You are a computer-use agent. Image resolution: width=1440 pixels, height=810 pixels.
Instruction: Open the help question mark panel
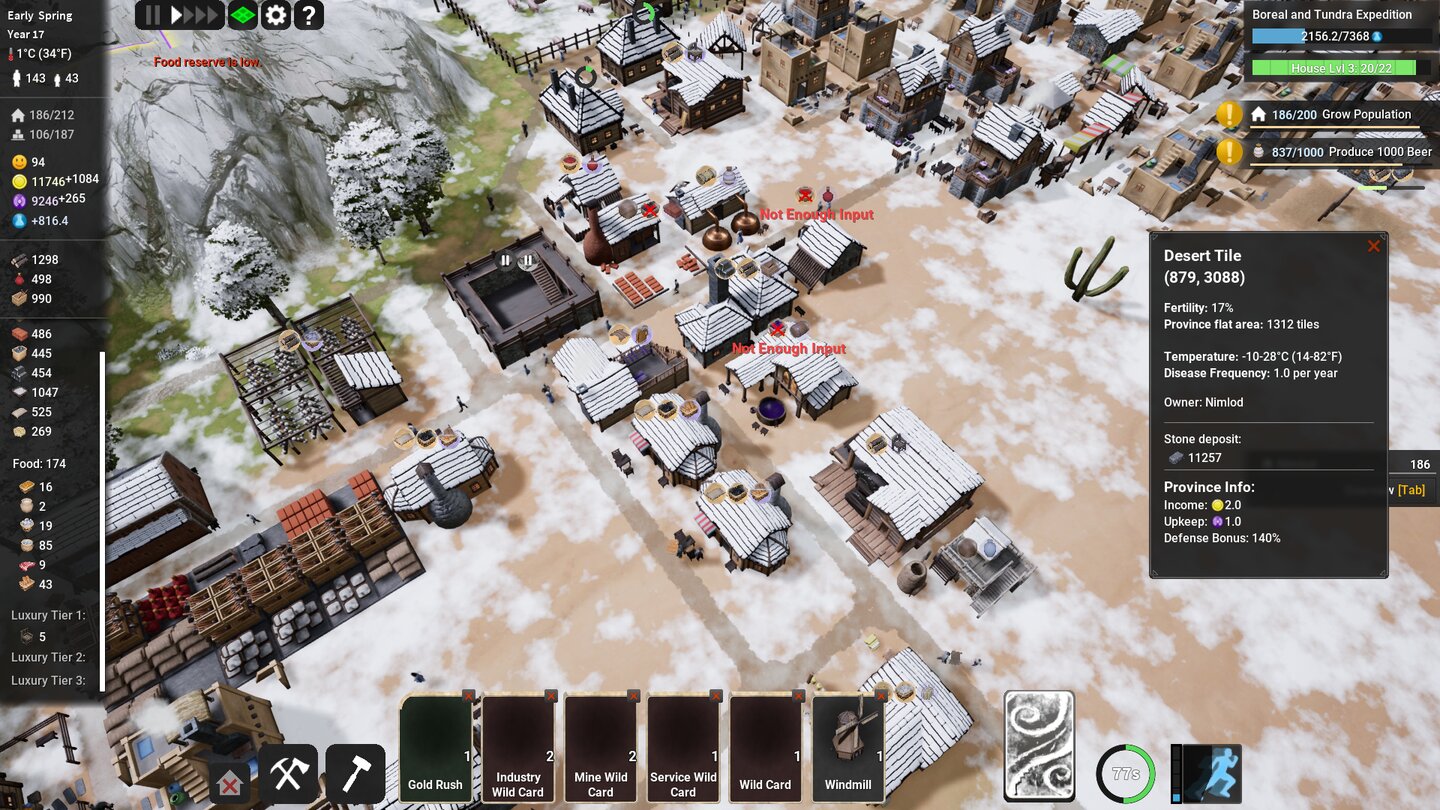(x=308, y=15)
